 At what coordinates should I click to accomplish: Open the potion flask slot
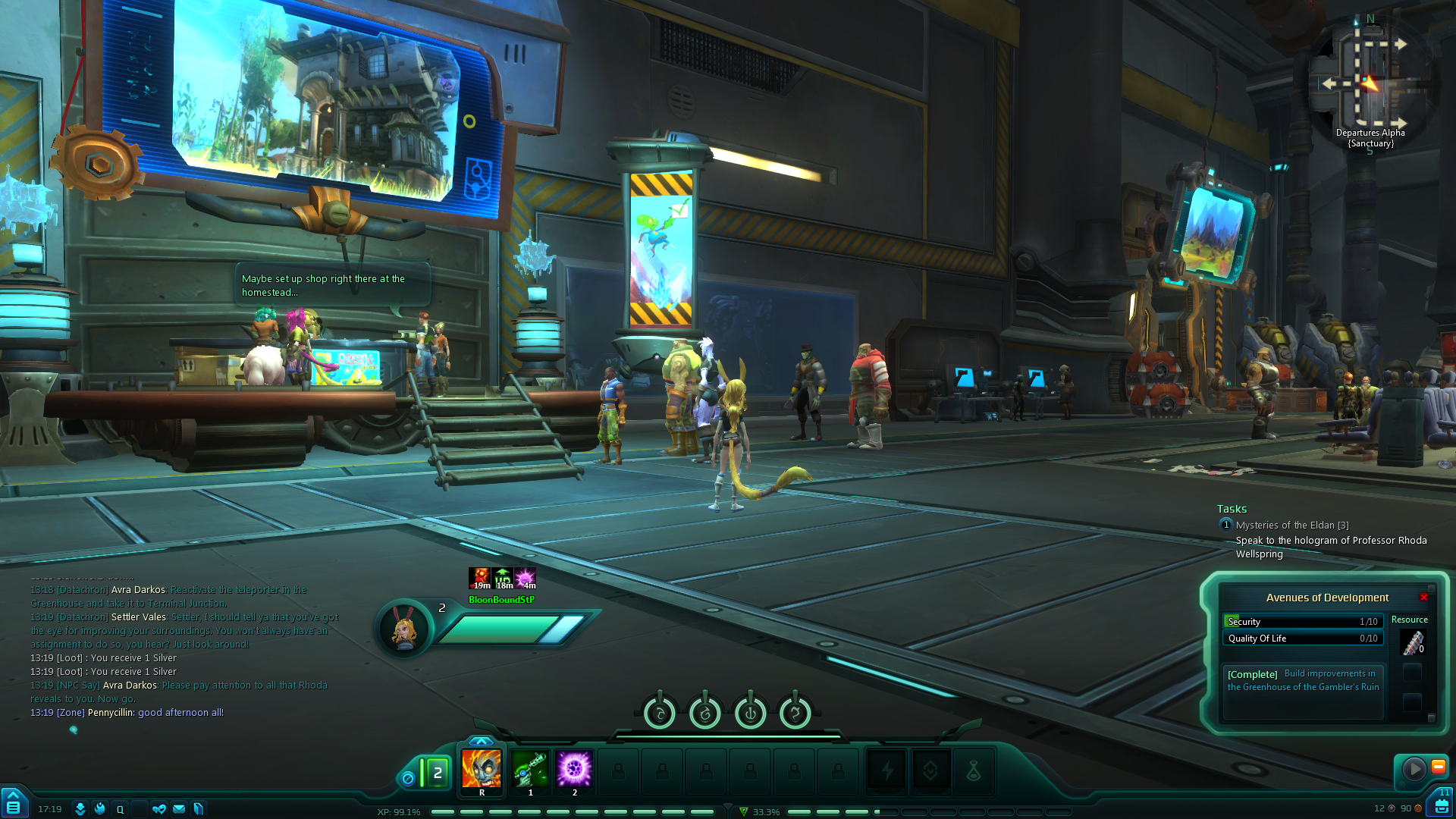coord(974,772)
